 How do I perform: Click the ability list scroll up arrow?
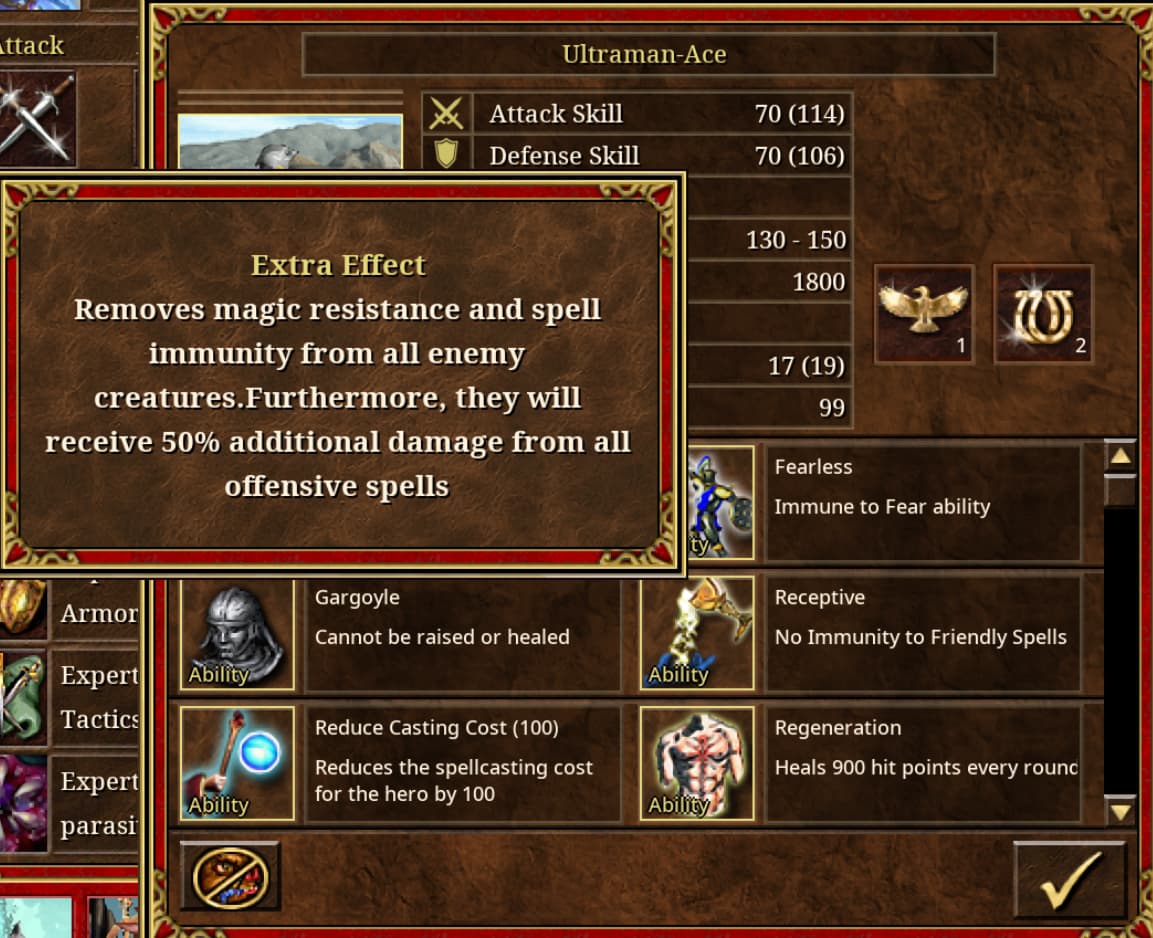[x=1120, y=457]
